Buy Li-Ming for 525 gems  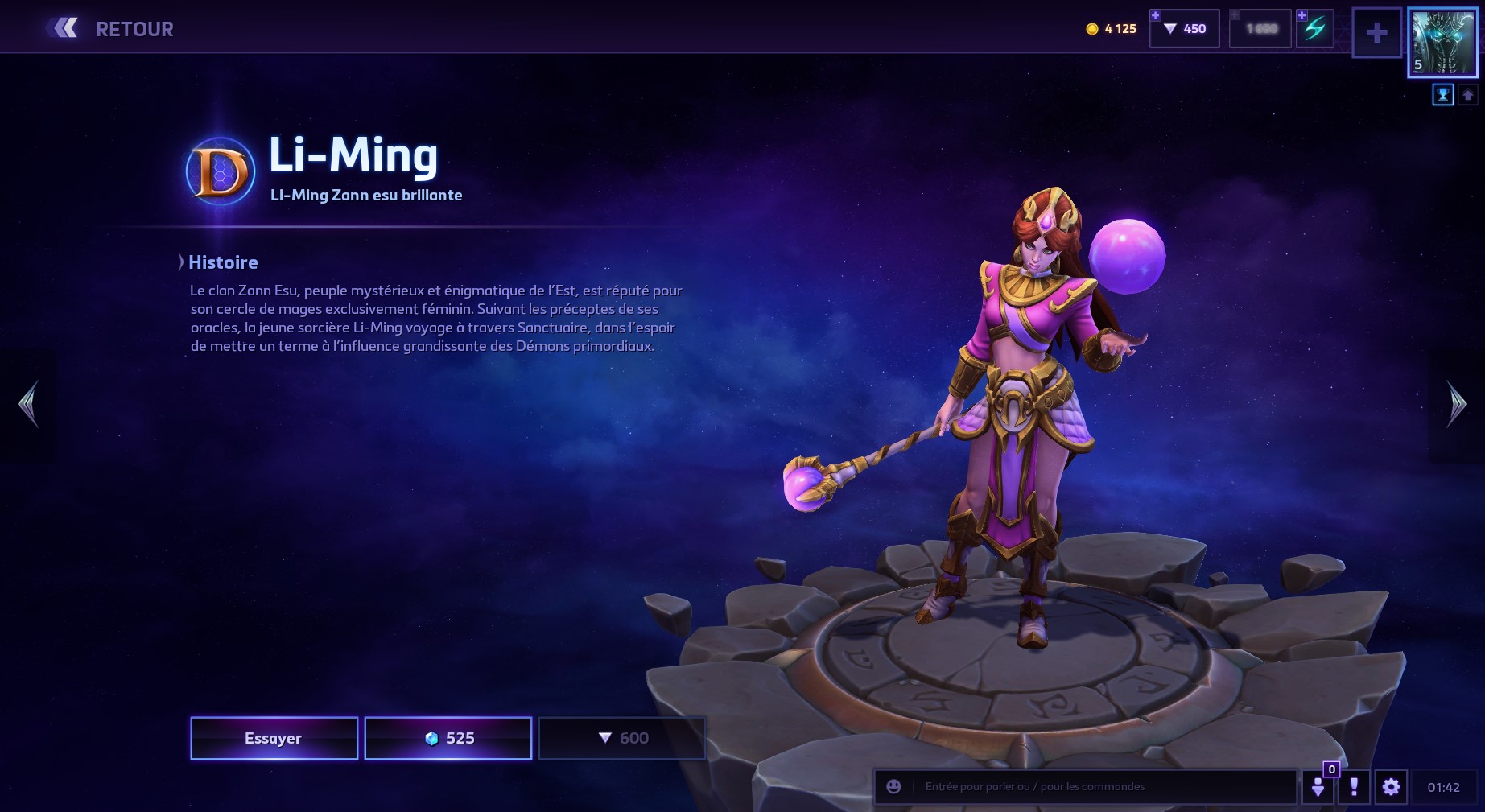point(448,738)
